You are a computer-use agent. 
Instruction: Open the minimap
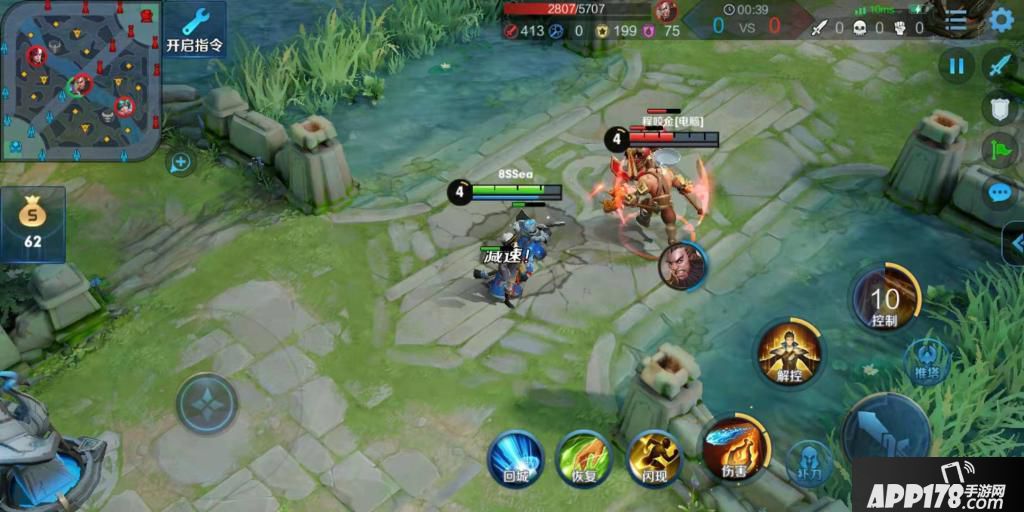(80, 80)
